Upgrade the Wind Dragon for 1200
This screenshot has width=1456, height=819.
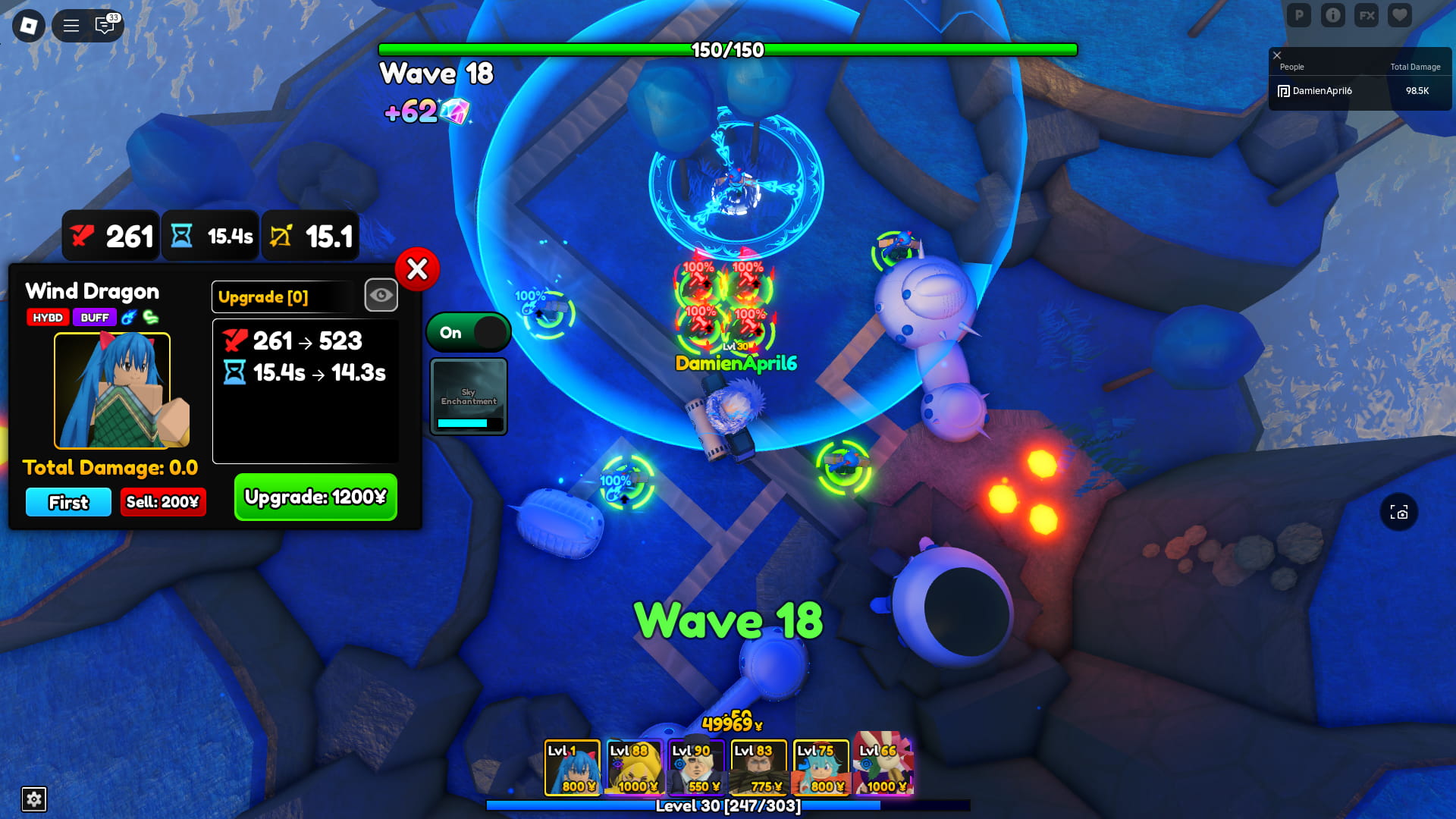point(315,497)
